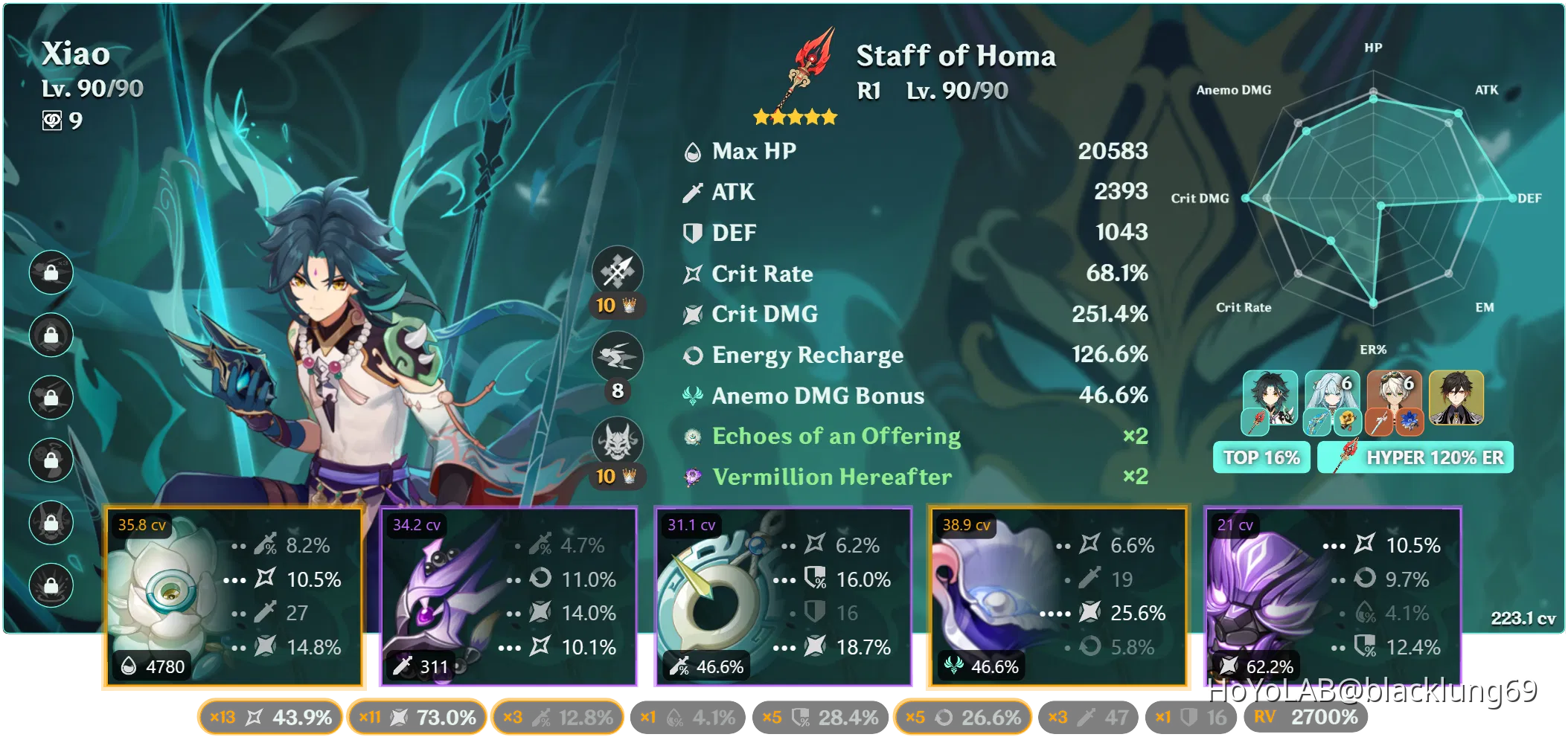Screen dimensions: 1568x740
Task: Click the crowned Normal Attack talent icon
Action: point(618,272)
